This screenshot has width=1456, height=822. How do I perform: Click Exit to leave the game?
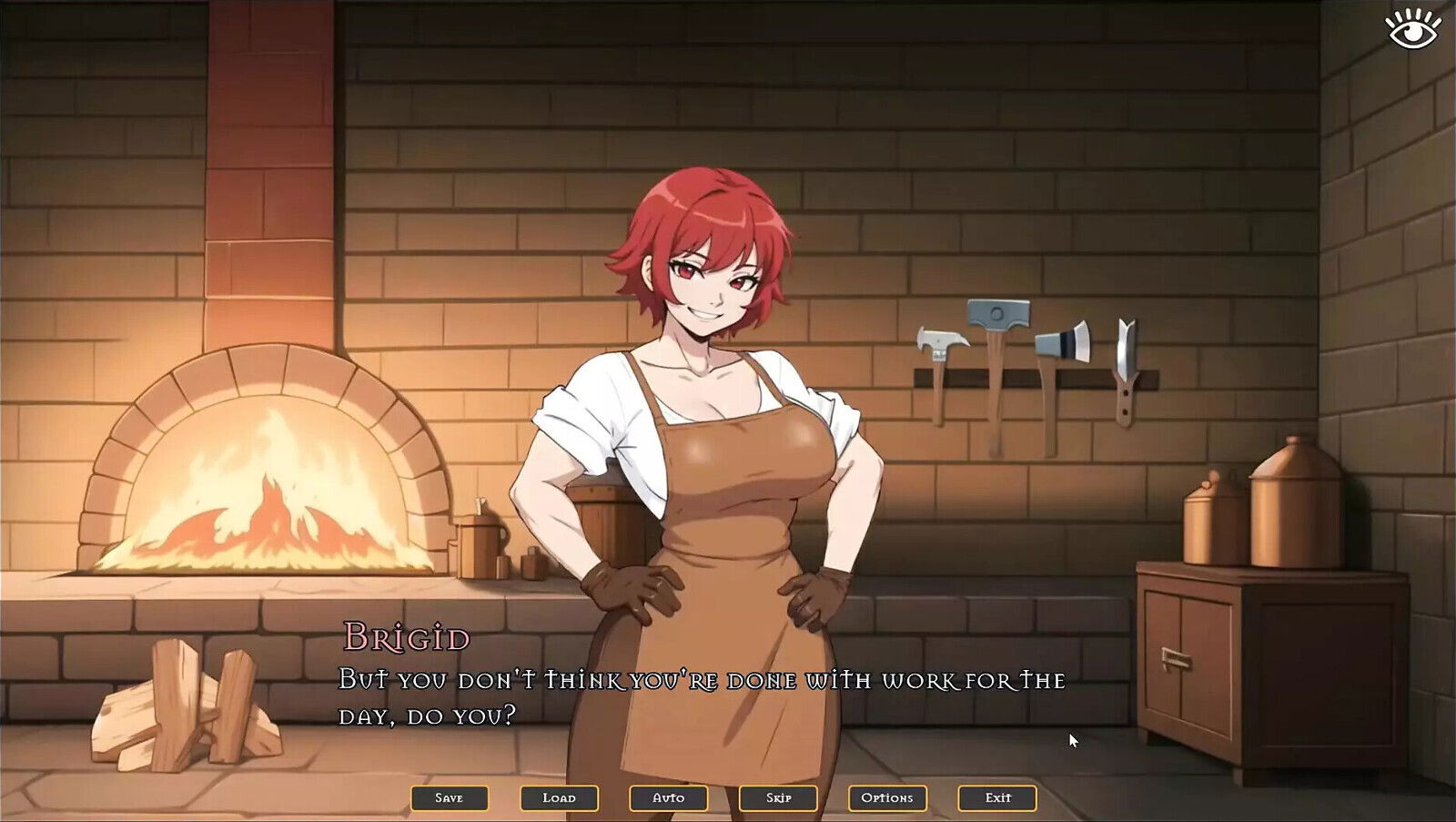point(996,797)
